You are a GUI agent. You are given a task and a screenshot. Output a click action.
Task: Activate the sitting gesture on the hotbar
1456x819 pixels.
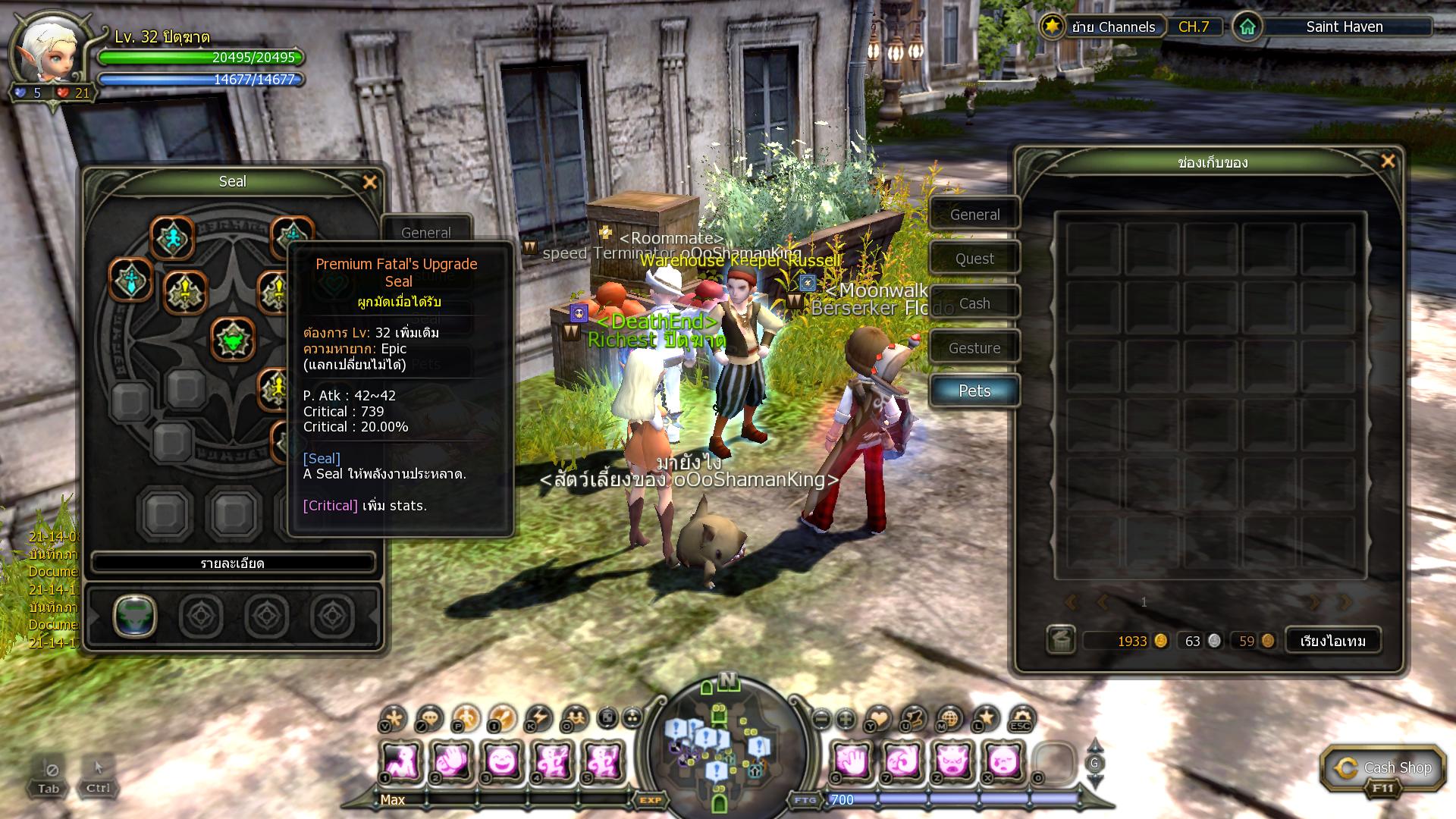[402, 761]
